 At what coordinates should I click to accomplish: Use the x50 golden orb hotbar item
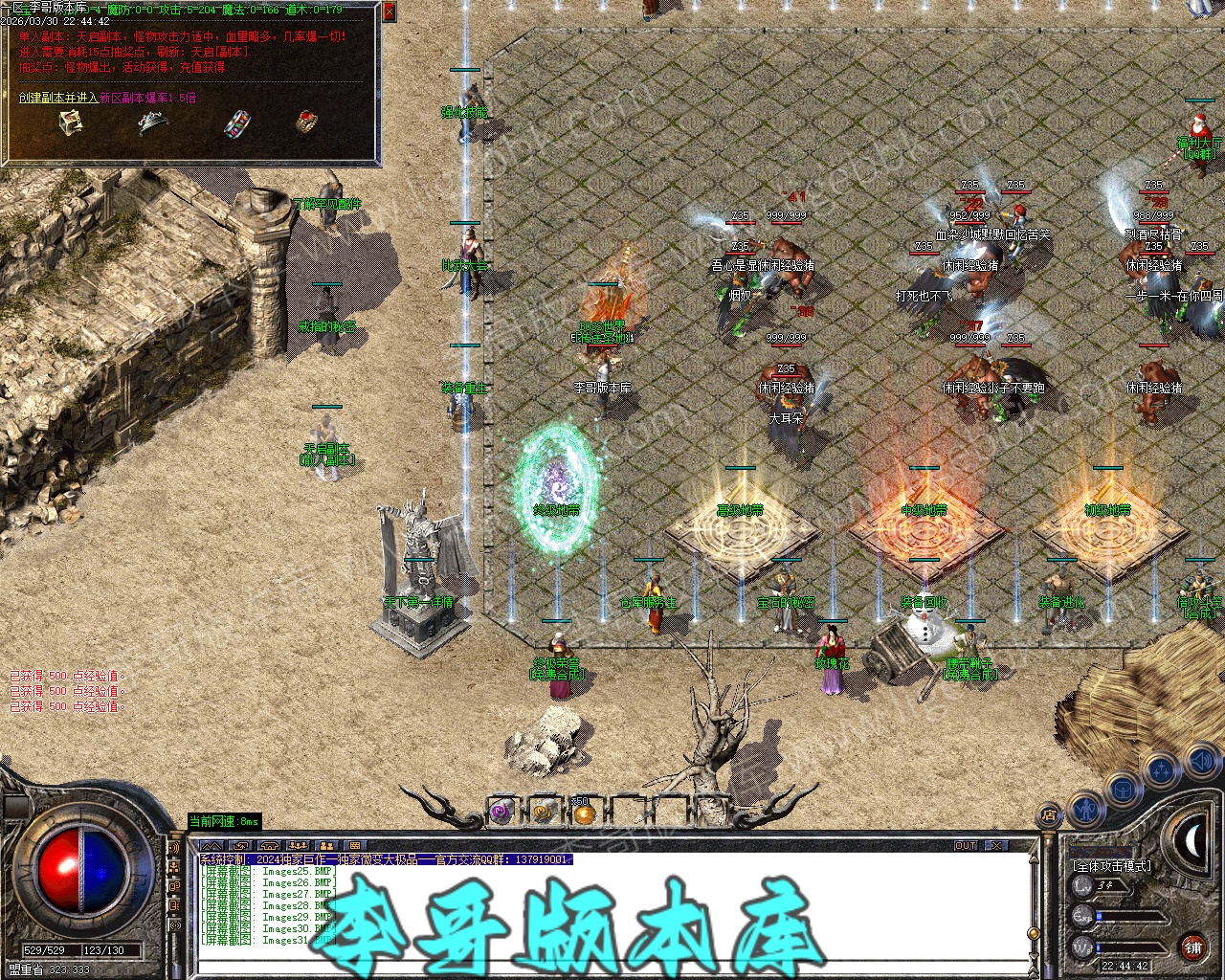tap(583, 813)
